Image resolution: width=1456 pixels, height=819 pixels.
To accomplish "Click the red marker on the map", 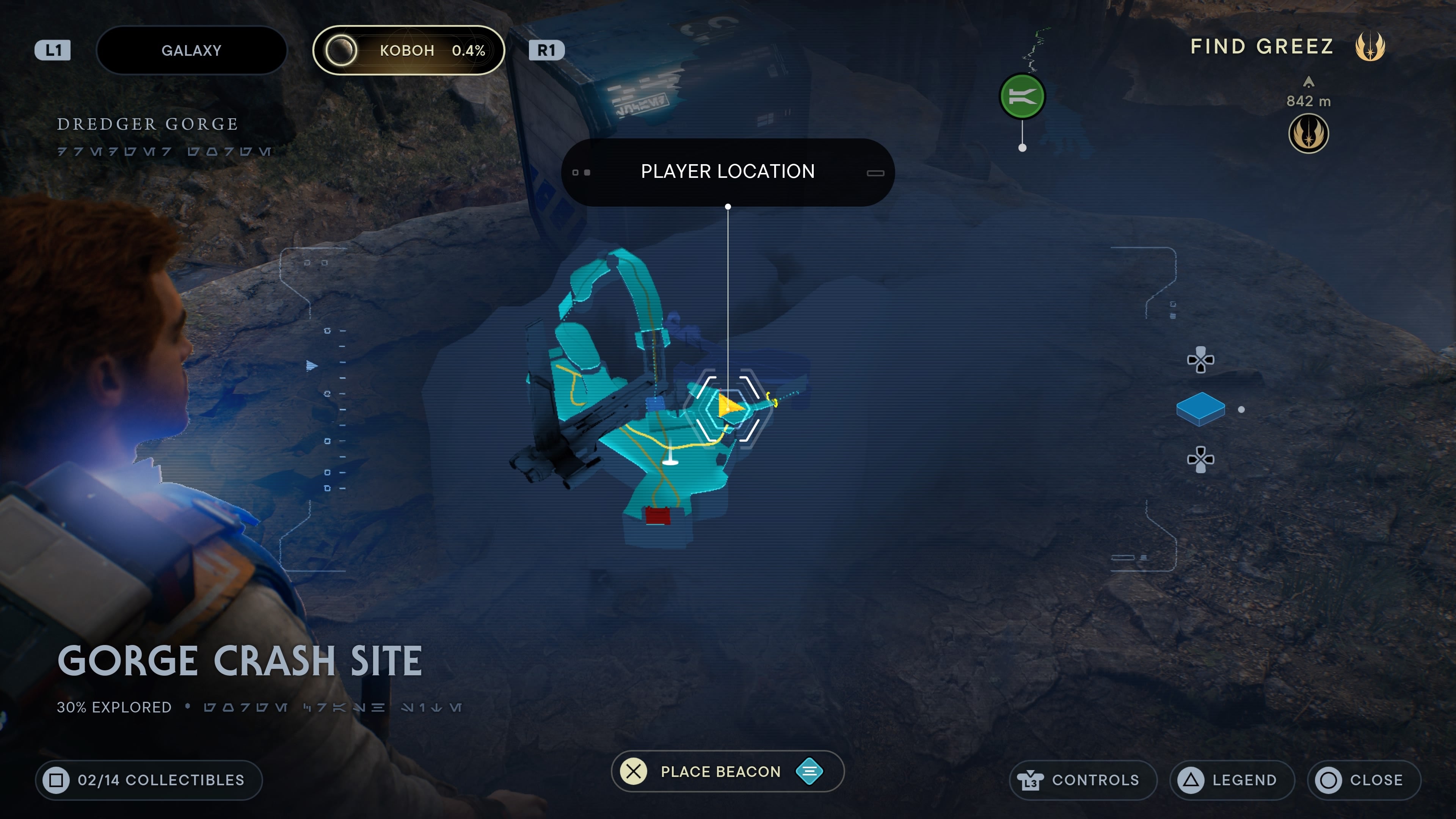I will (x=657, y=516).
